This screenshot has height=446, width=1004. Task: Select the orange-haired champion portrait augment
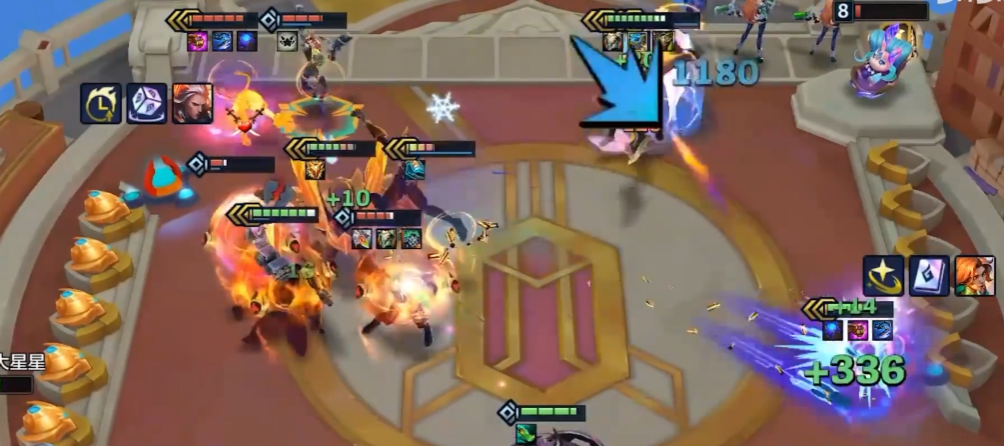(974, 276)
